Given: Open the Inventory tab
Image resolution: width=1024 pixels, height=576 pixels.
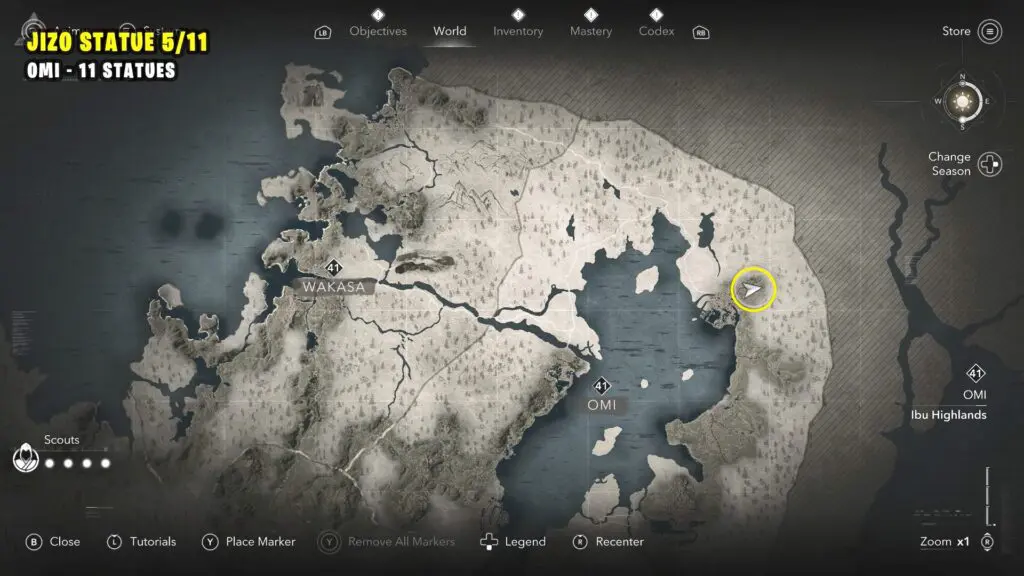Looking at the screenshot, I should [x=518, y=31].
